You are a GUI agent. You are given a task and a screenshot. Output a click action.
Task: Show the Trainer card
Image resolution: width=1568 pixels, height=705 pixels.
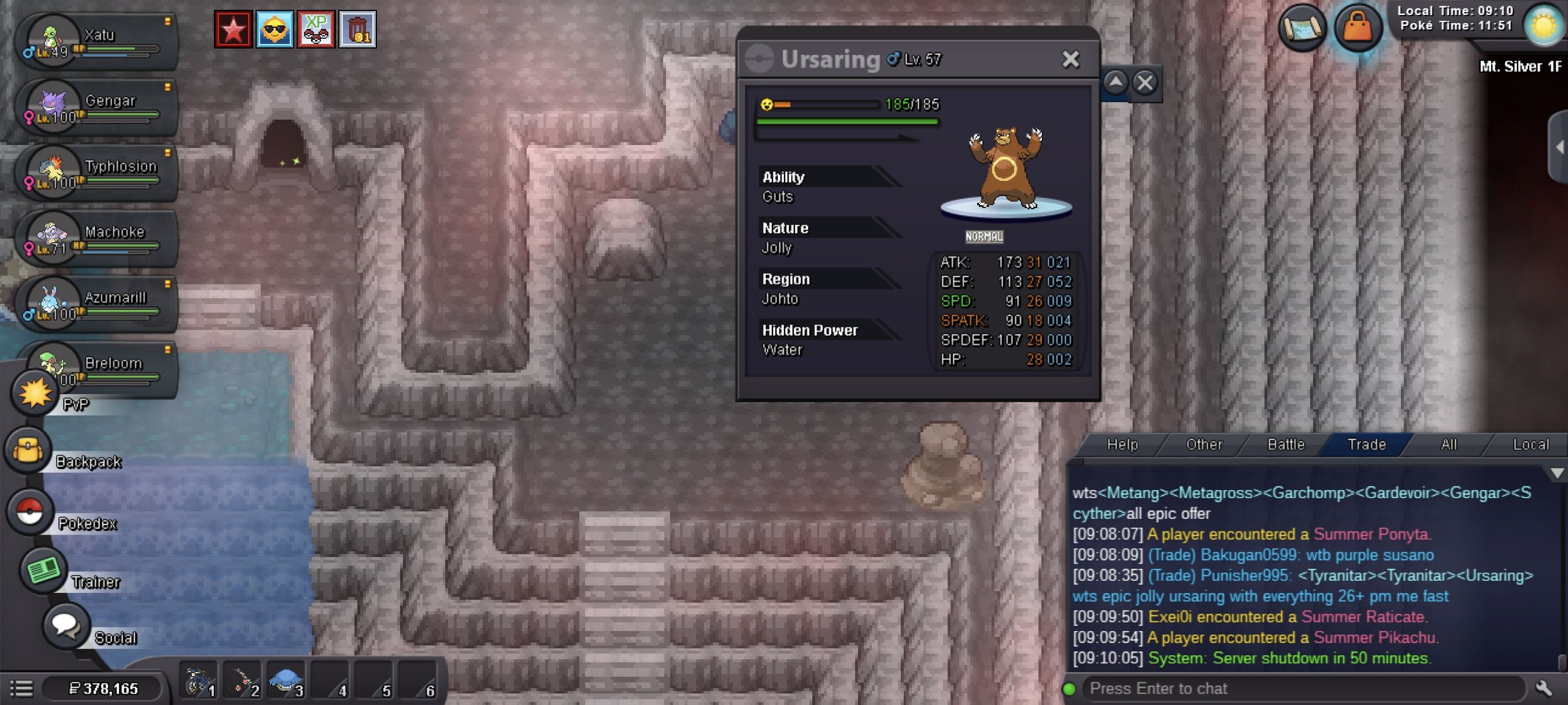[x=43, y=570]
